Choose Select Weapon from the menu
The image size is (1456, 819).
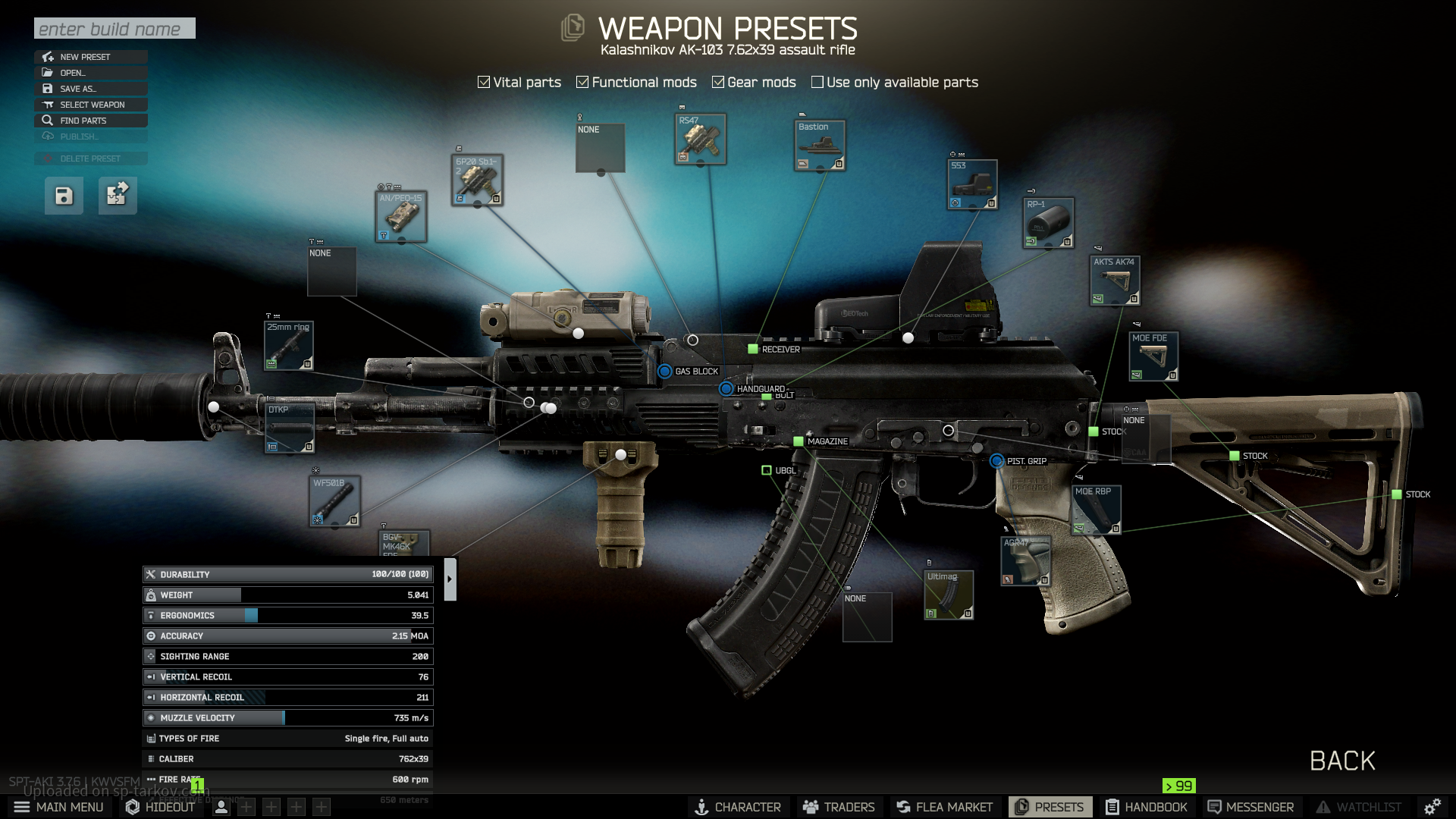point(90,105)
